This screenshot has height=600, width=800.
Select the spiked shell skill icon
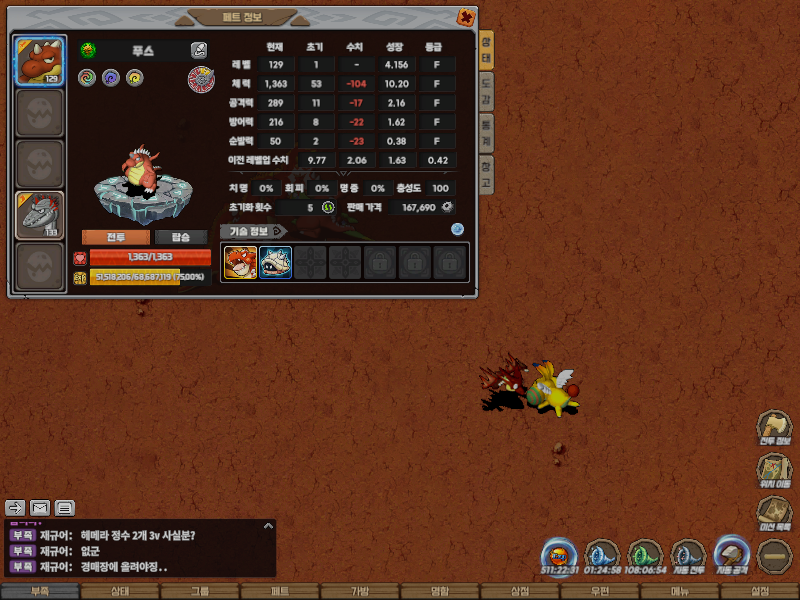(275, 263)
